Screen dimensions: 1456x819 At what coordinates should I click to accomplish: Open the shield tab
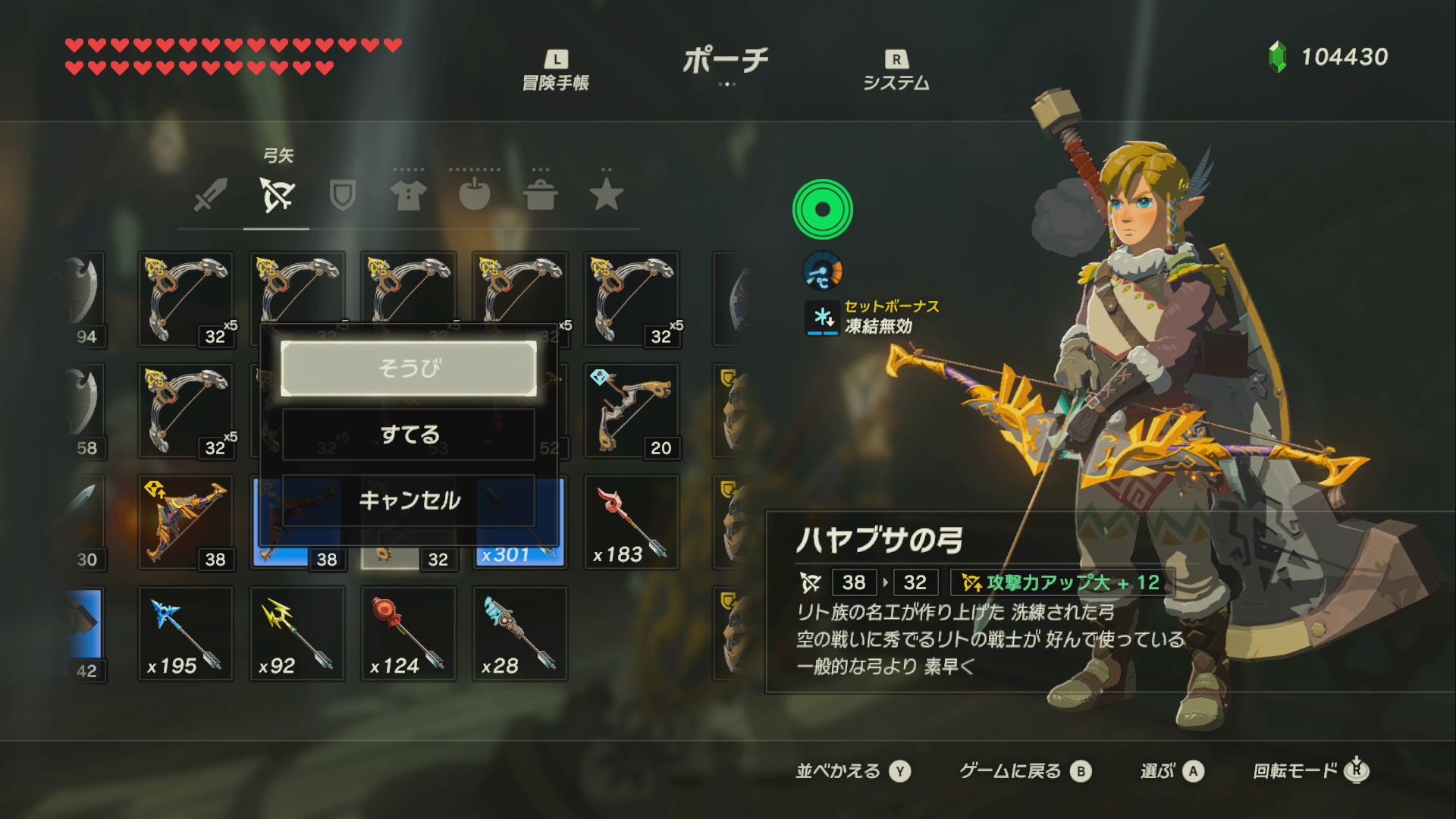[343, 195]
